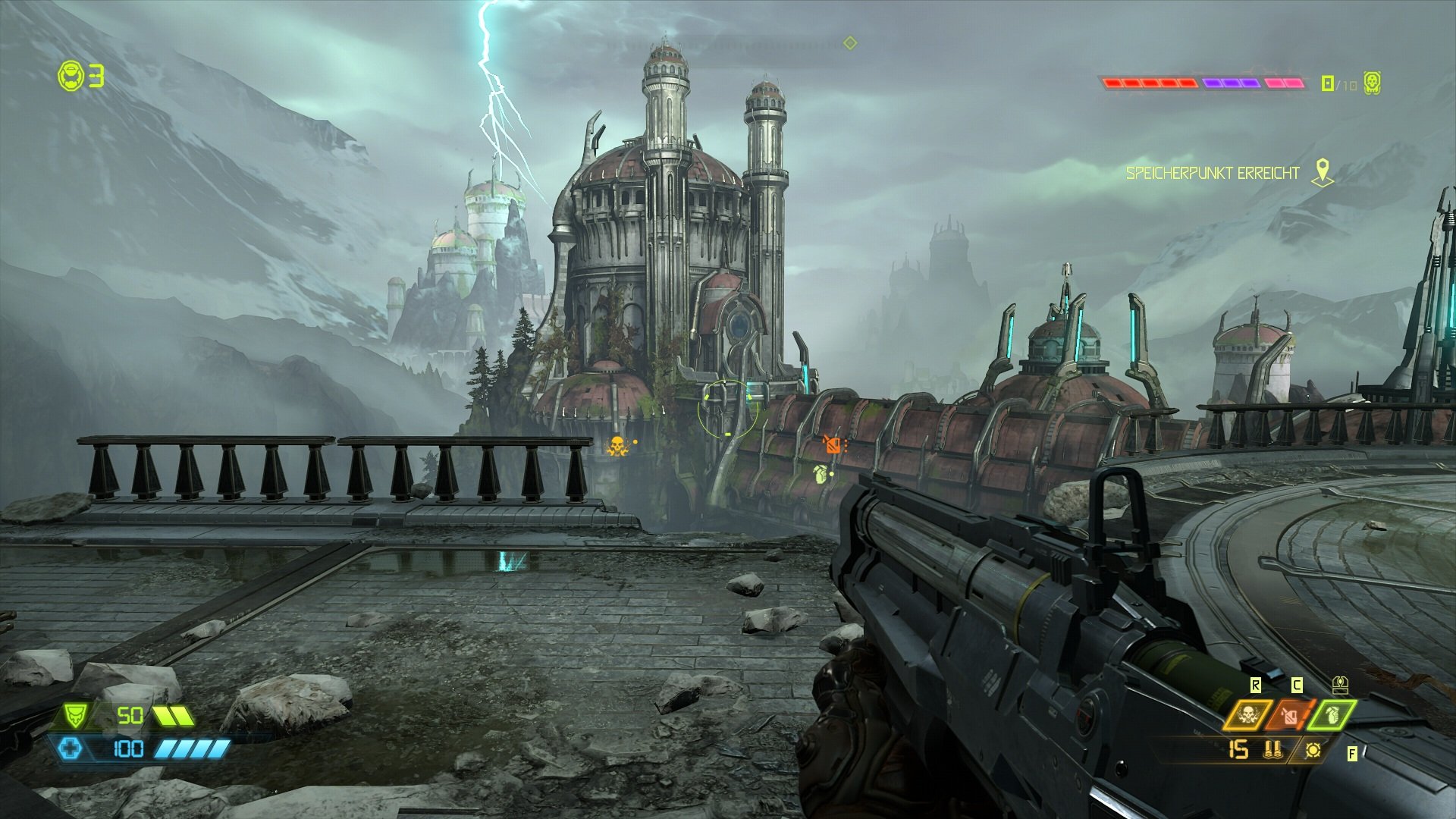This screenshot has height=819, width=1456.
Task: Click the diamond compass marker at top
Action: point(850,43)
